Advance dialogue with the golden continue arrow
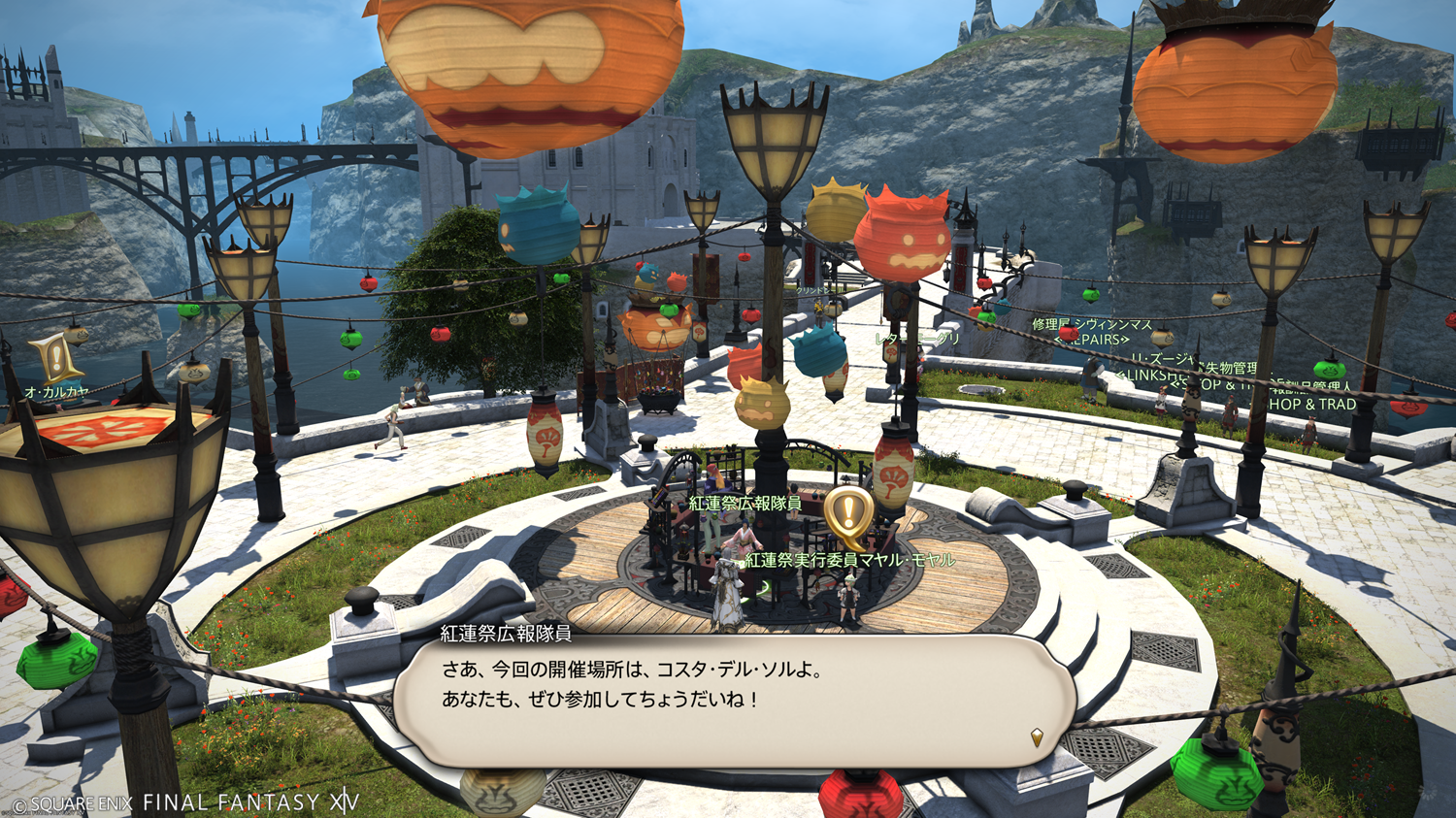 1037,737
